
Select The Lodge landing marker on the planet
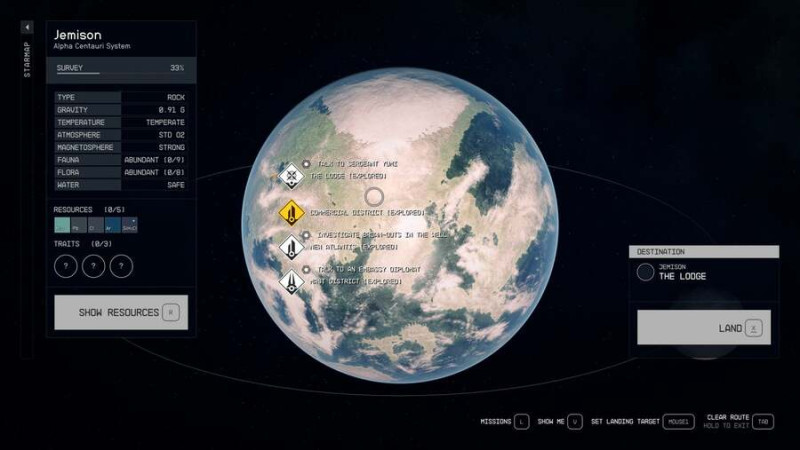(x=291, y=176)
